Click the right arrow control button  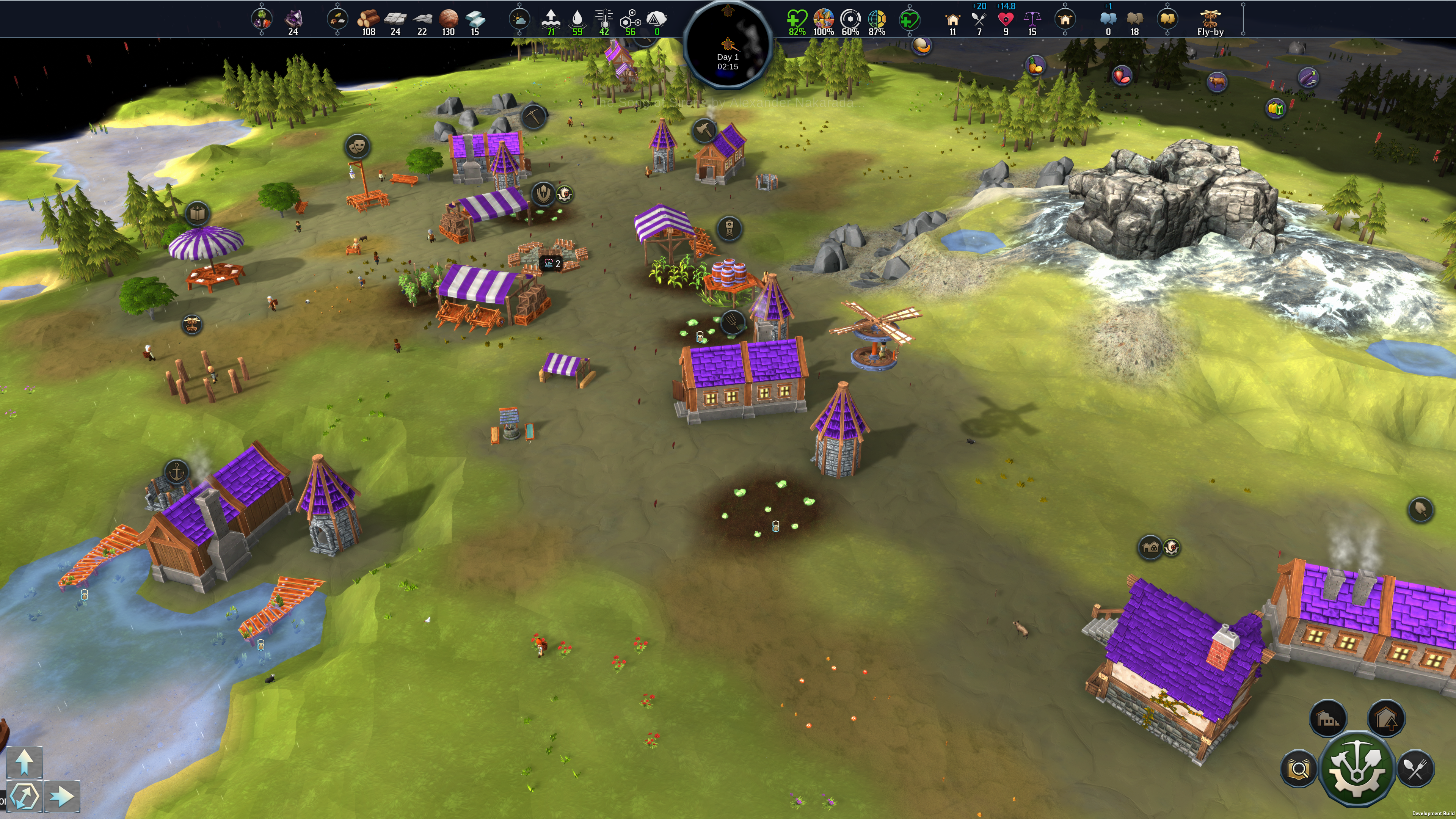[61, 796]
